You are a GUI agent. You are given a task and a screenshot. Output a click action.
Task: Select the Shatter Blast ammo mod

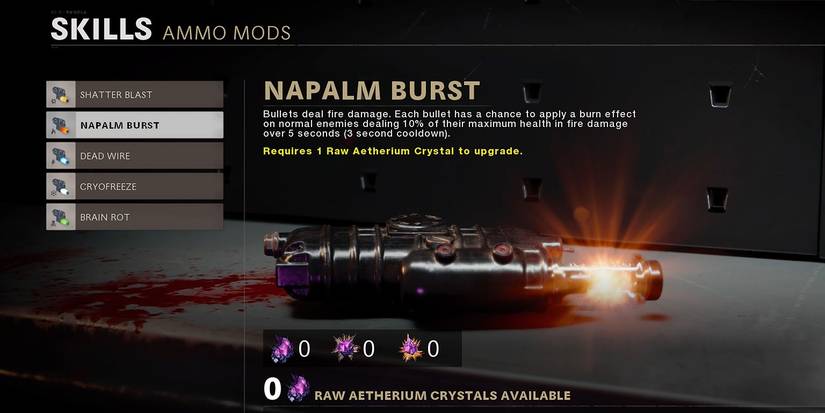click(134, 95)
